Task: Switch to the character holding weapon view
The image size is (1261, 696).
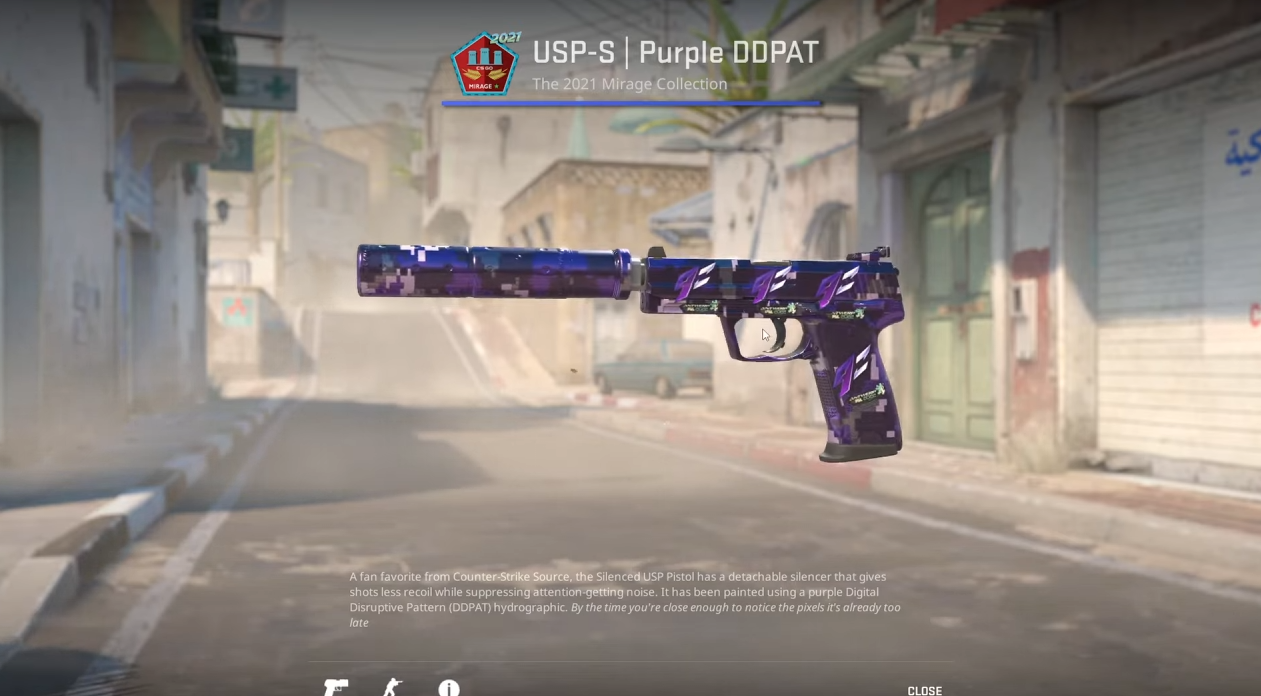Action: pyautogui.click(x=392, y=688)
